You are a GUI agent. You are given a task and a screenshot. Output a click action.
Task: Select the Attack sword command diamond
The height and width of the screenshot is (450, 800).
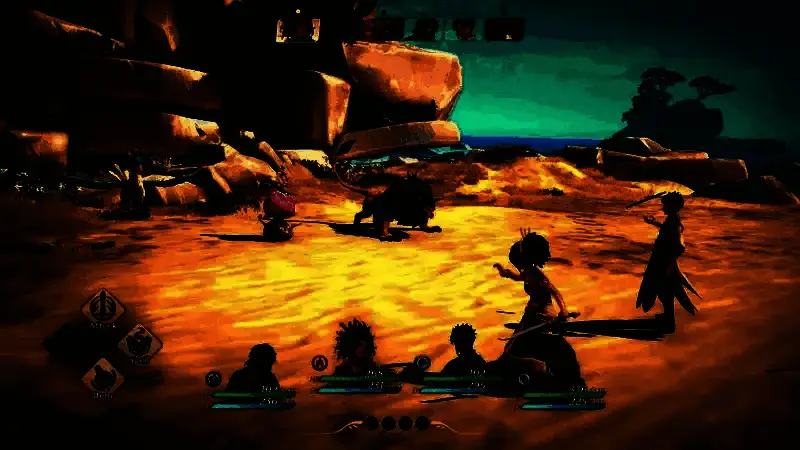(x=103, y=306)
